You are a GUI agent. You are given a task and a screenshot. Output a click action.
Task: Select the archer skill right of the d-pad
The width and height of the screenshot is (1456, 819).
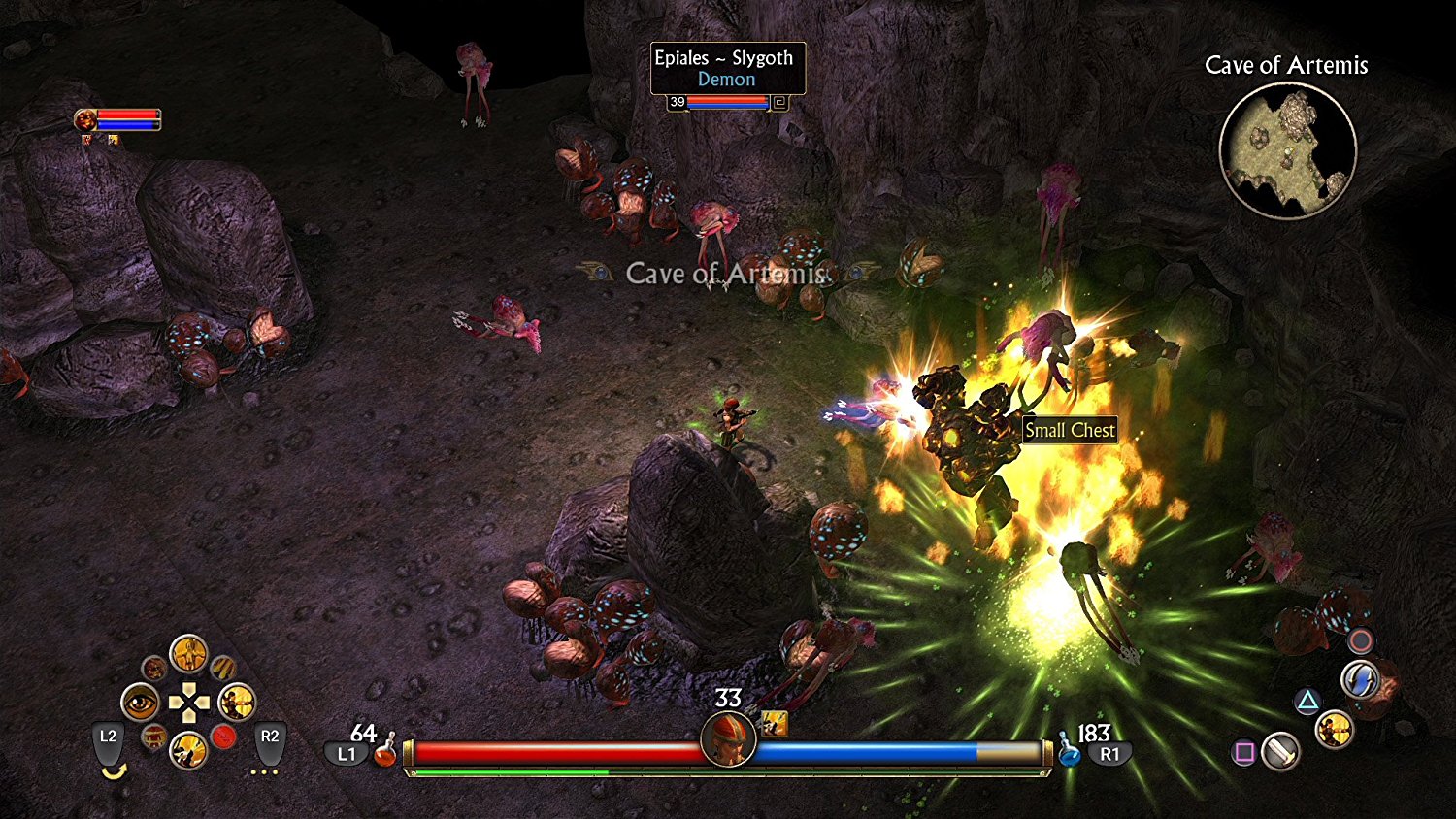click(237, 702)
